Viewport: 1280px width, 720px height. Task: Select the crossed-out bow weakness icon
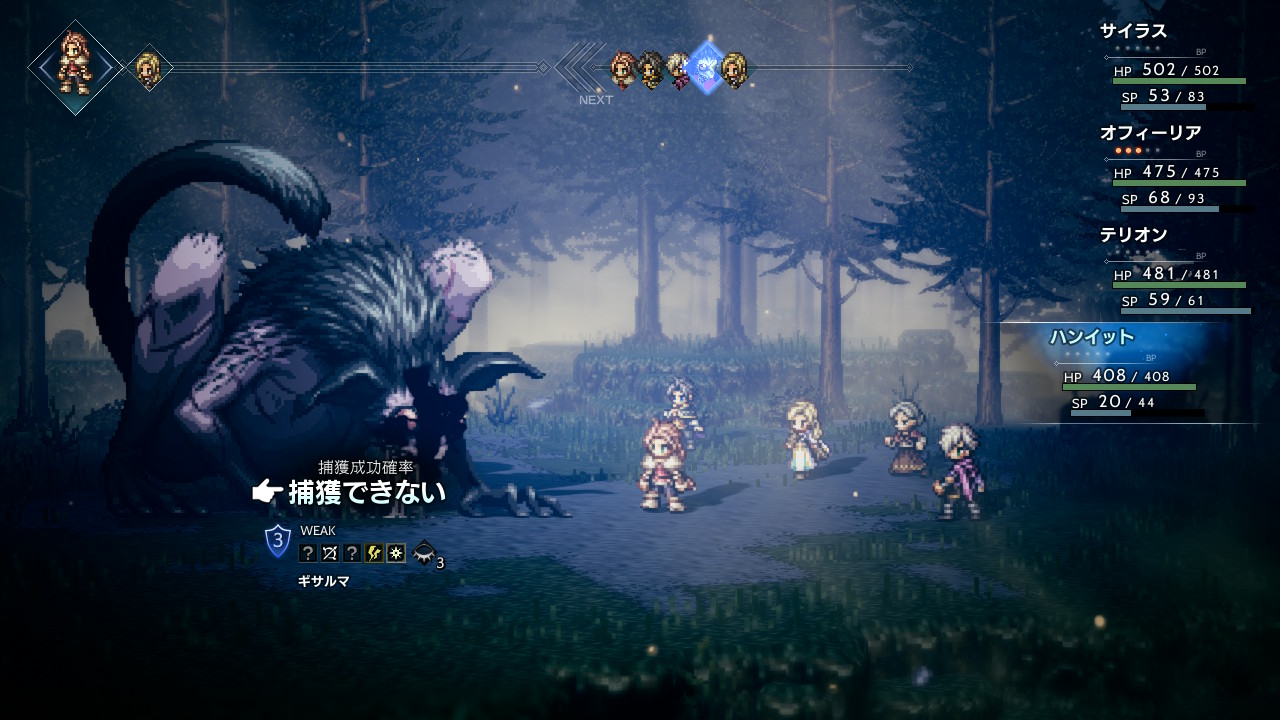(x=330, y=553)
